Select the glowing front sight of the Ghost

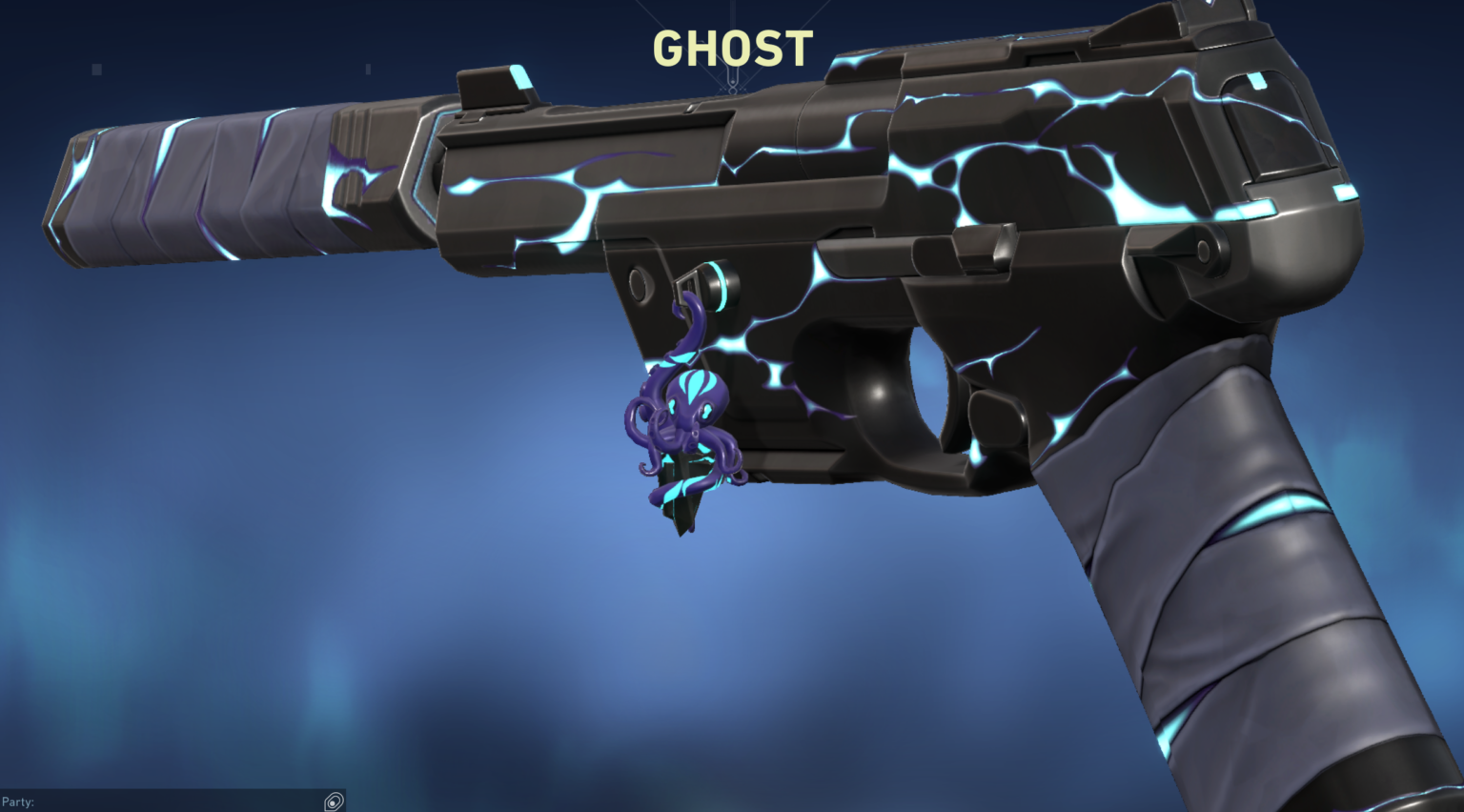[x=496, y=83]
